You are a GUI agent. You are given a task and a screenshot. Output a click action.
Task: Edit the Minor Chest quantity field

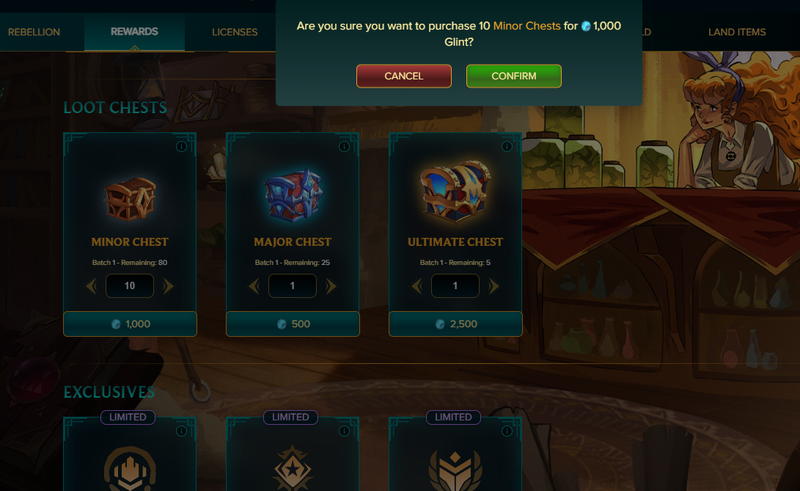pos(130,286)
